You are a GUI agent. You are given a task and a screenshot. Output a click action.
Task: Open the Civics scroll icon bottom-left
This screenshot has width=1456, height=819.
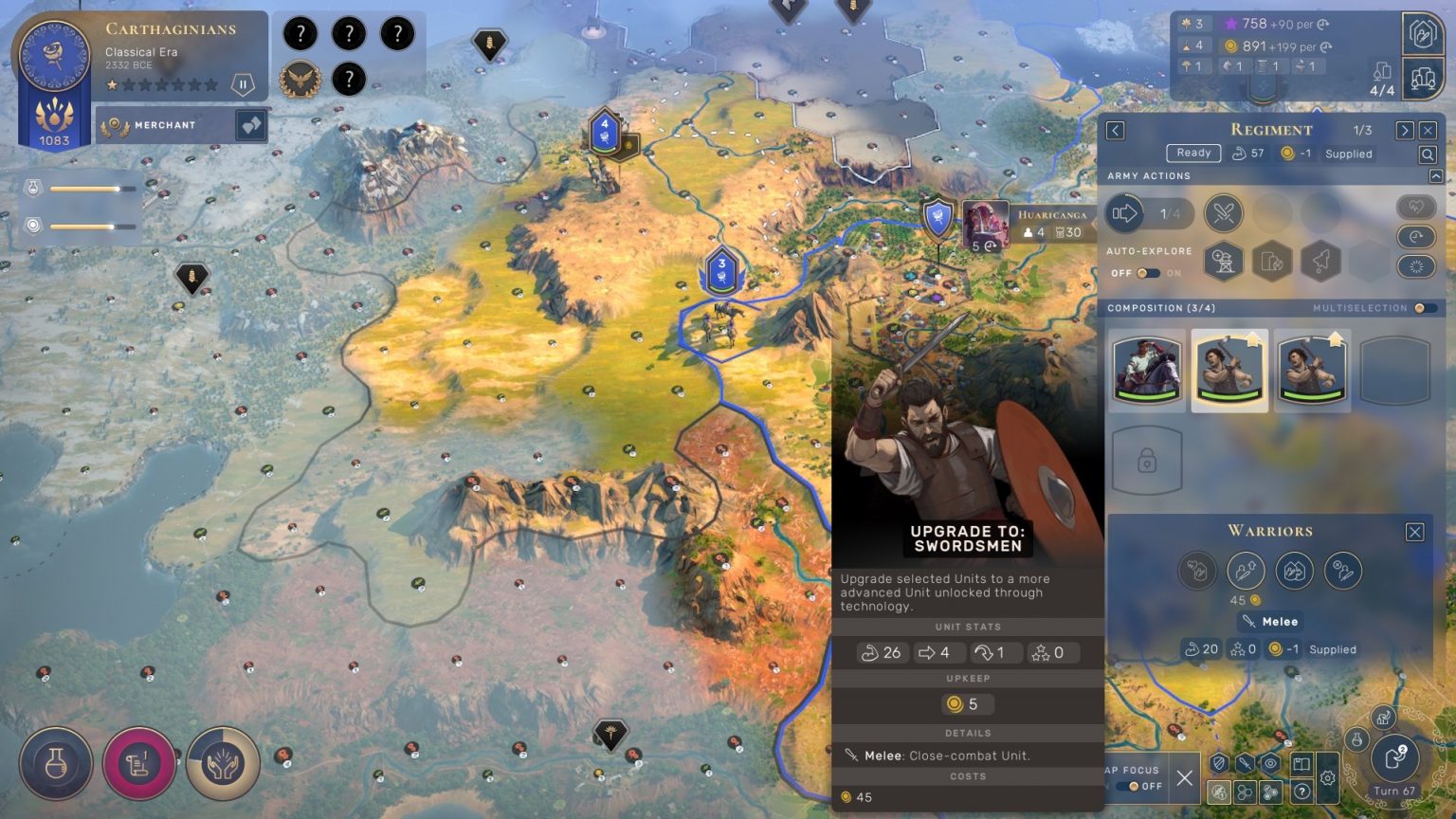(138, 762)
